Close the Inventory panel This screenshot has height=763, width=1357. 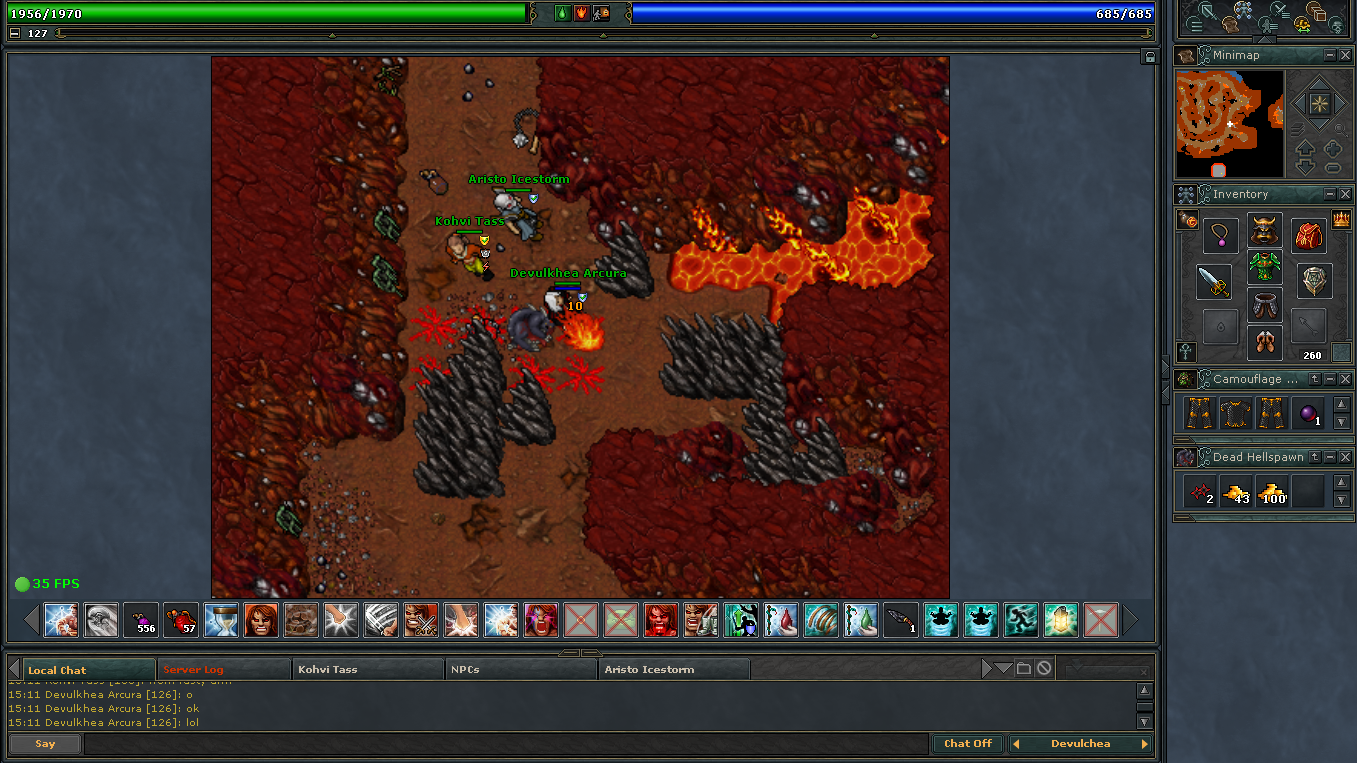tap(1345, 194)
